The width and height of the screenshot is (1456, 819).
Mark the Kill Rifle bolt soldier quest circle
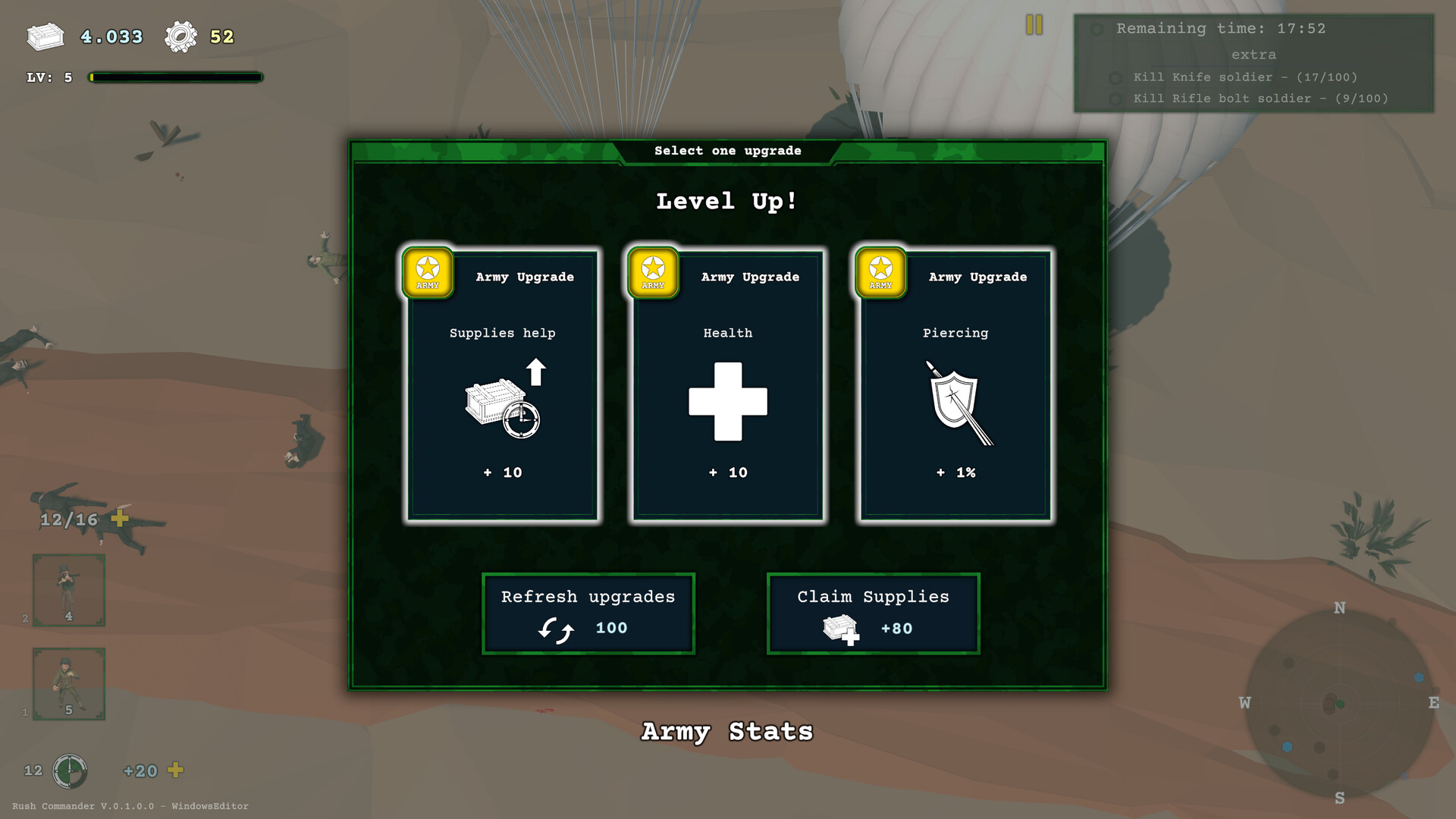coord(1115,99)
